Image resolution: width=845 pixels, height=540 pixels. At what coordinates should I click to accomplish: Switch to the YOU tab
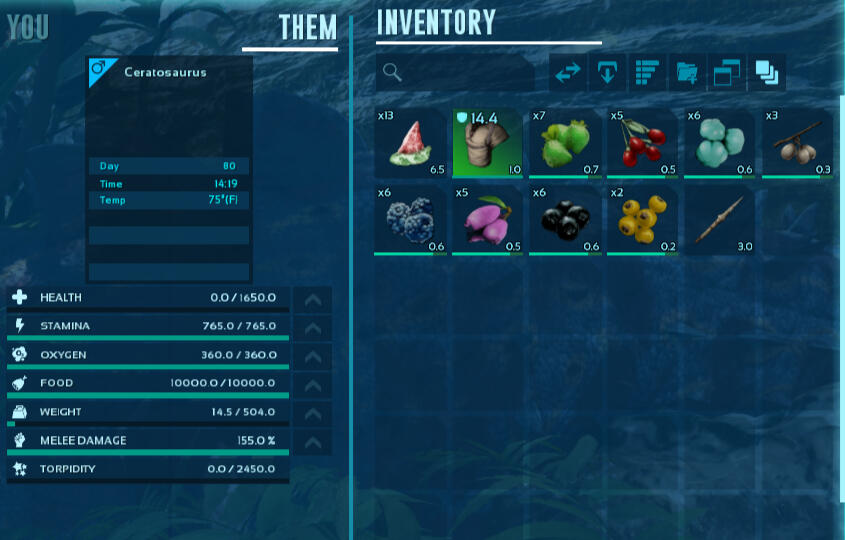tap(27, 28)
